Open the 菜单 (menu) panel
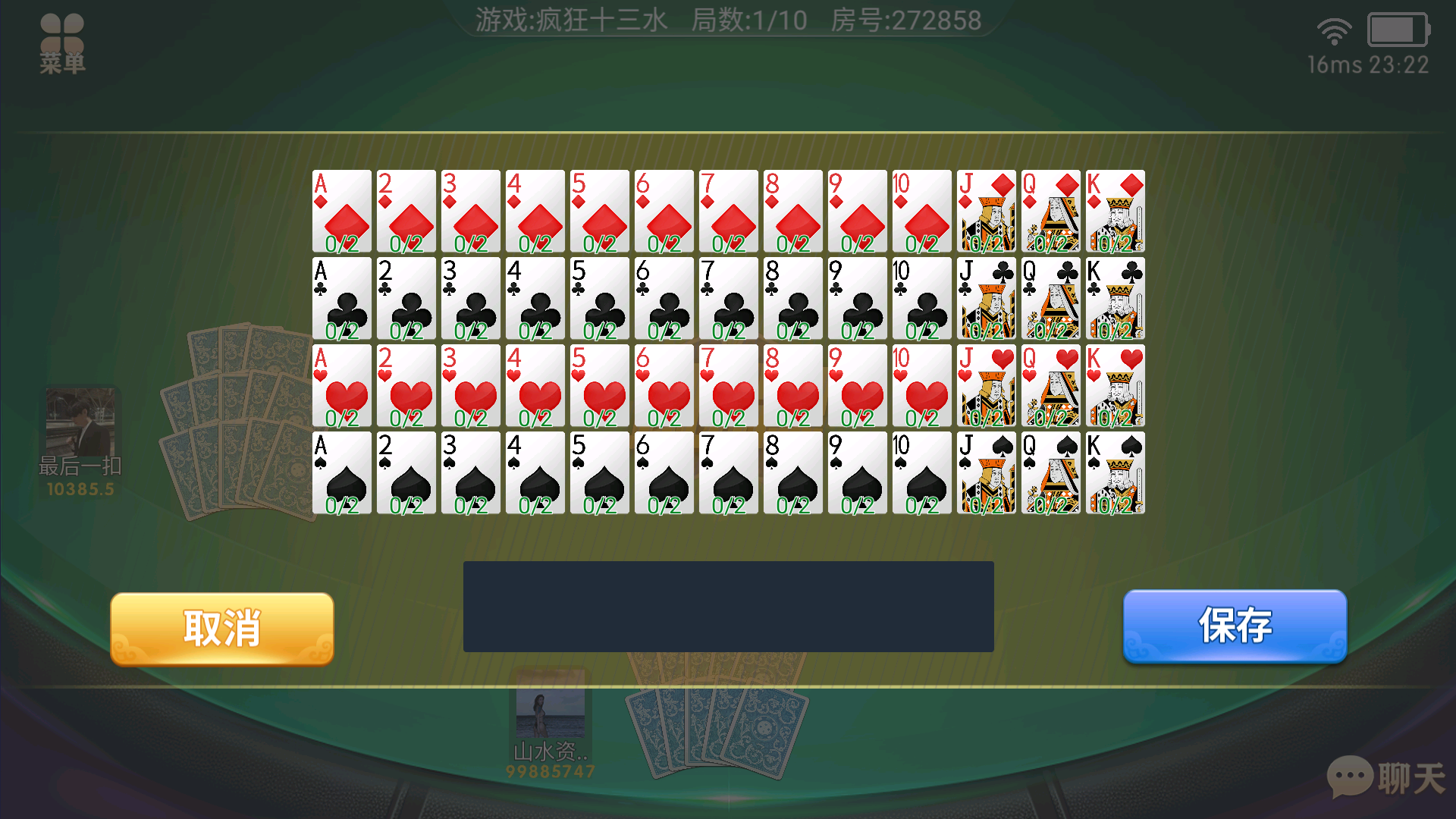Viewport: 1456px width, 819px height. tap(63, 42)
